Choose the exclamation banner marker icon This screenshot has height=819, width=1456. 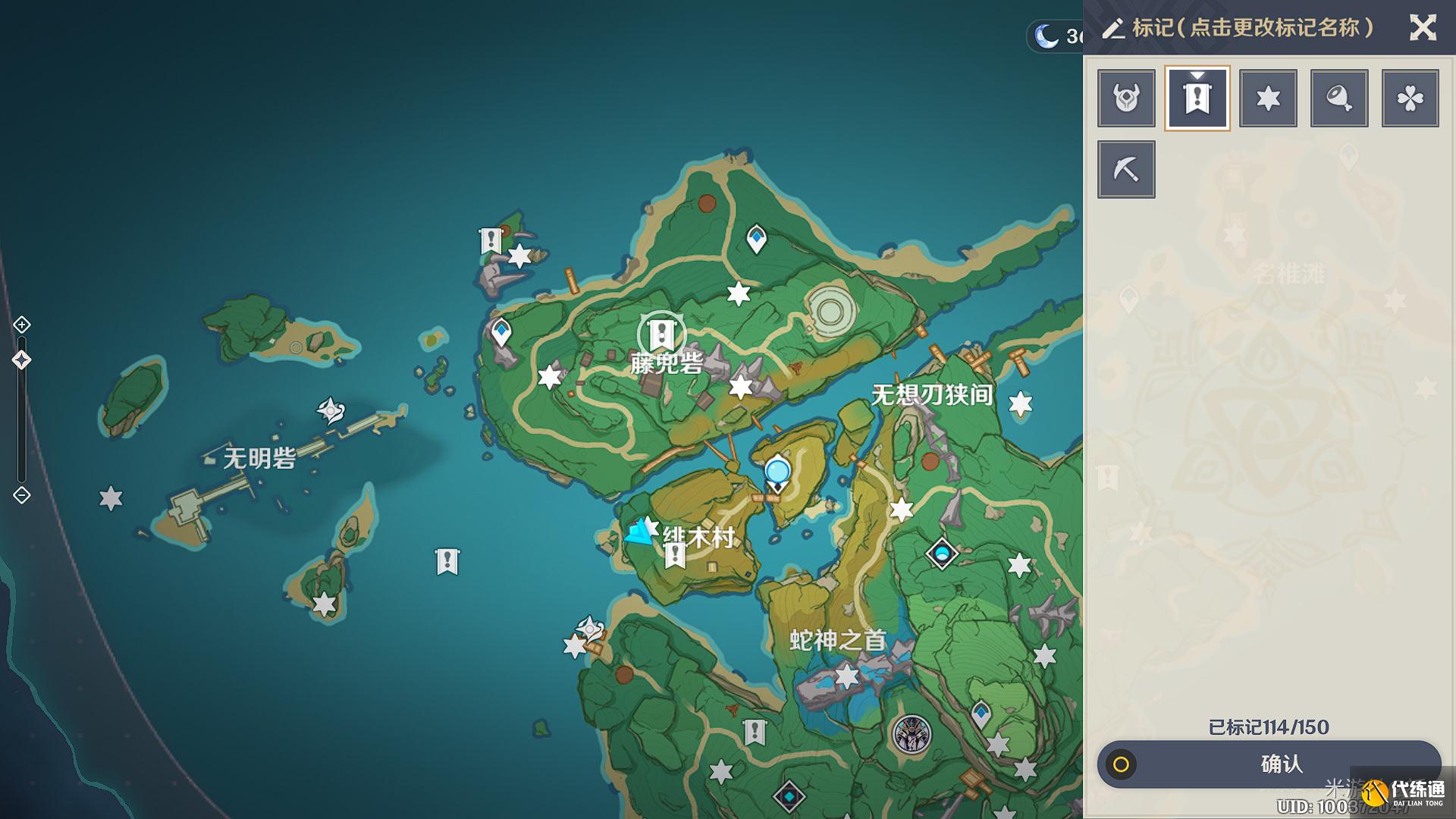click(1197, 98)
